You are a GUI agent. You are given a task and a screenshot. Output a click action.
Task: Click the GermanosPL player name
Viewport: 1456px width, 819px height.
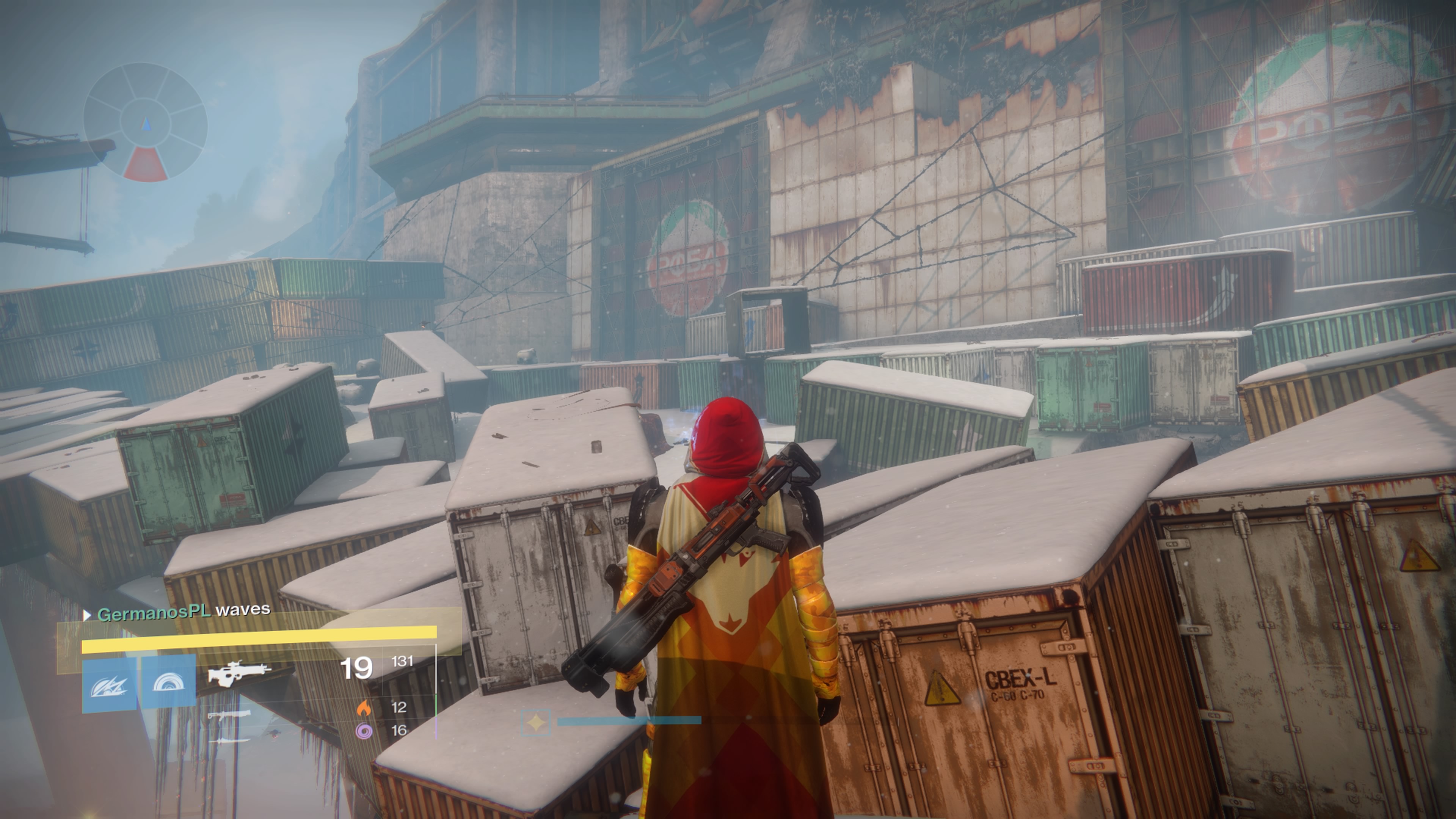pyautogui.click(x=154, y=612)
